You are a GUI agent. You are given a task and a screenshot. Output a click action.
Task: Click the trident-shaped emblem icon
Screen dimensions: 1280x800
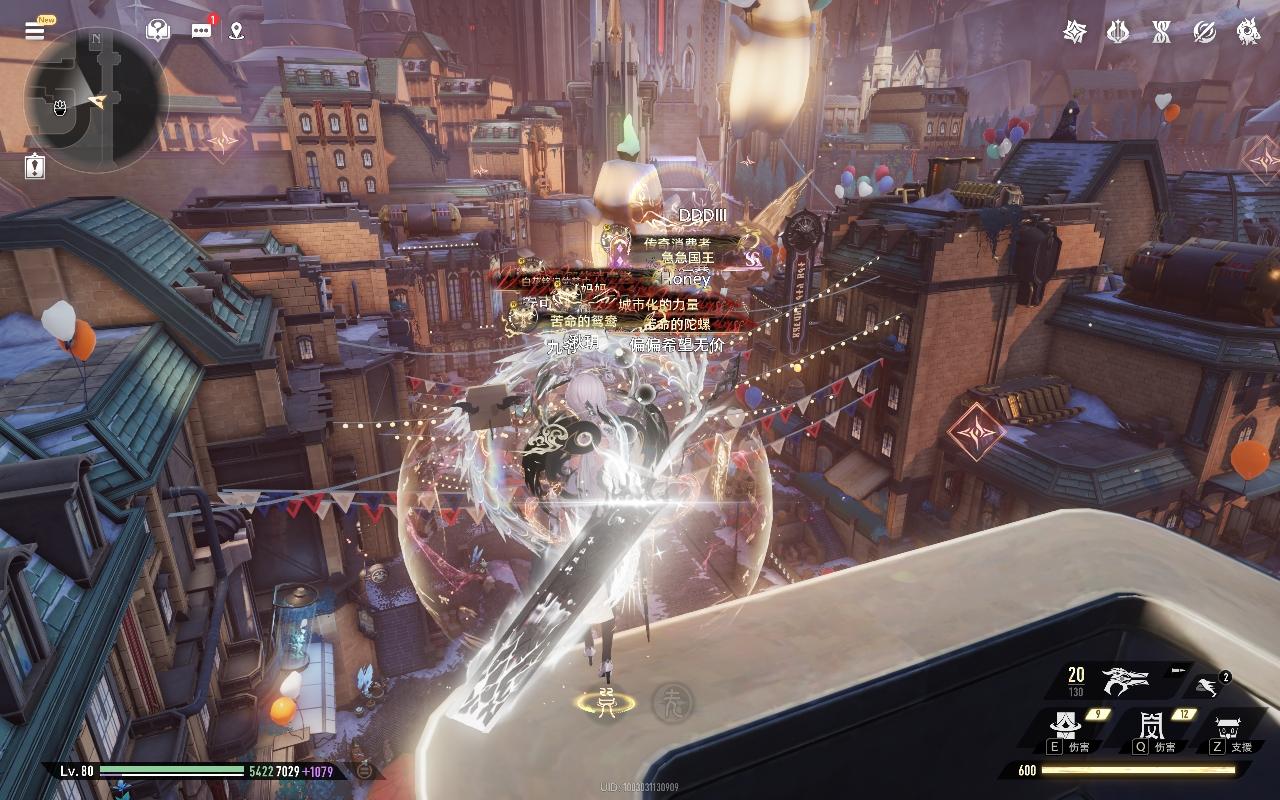pos(1118,32)
